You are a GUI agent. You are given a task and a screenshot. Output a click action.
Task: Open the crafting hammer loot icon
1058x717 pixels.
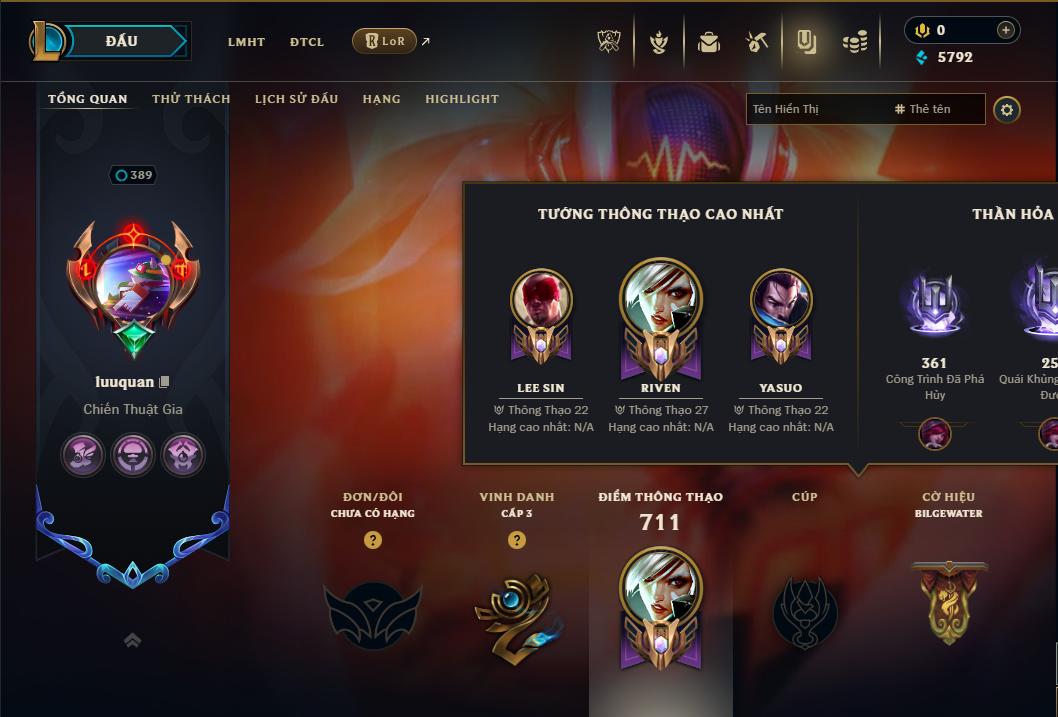point(757,42)
